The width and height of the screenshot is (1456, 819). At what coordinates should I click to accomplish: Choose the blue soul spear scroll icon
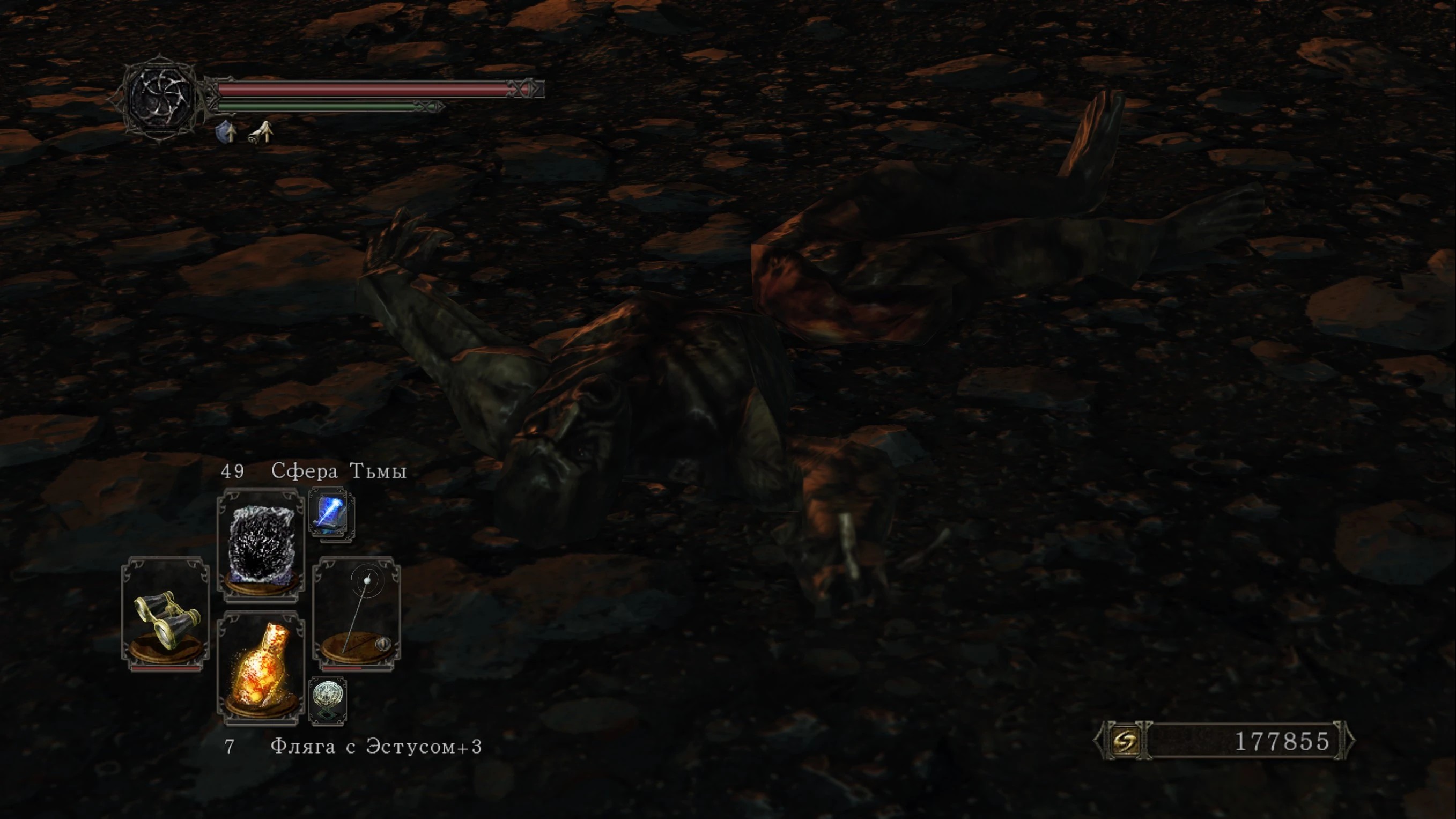click(x=332, y=514)
